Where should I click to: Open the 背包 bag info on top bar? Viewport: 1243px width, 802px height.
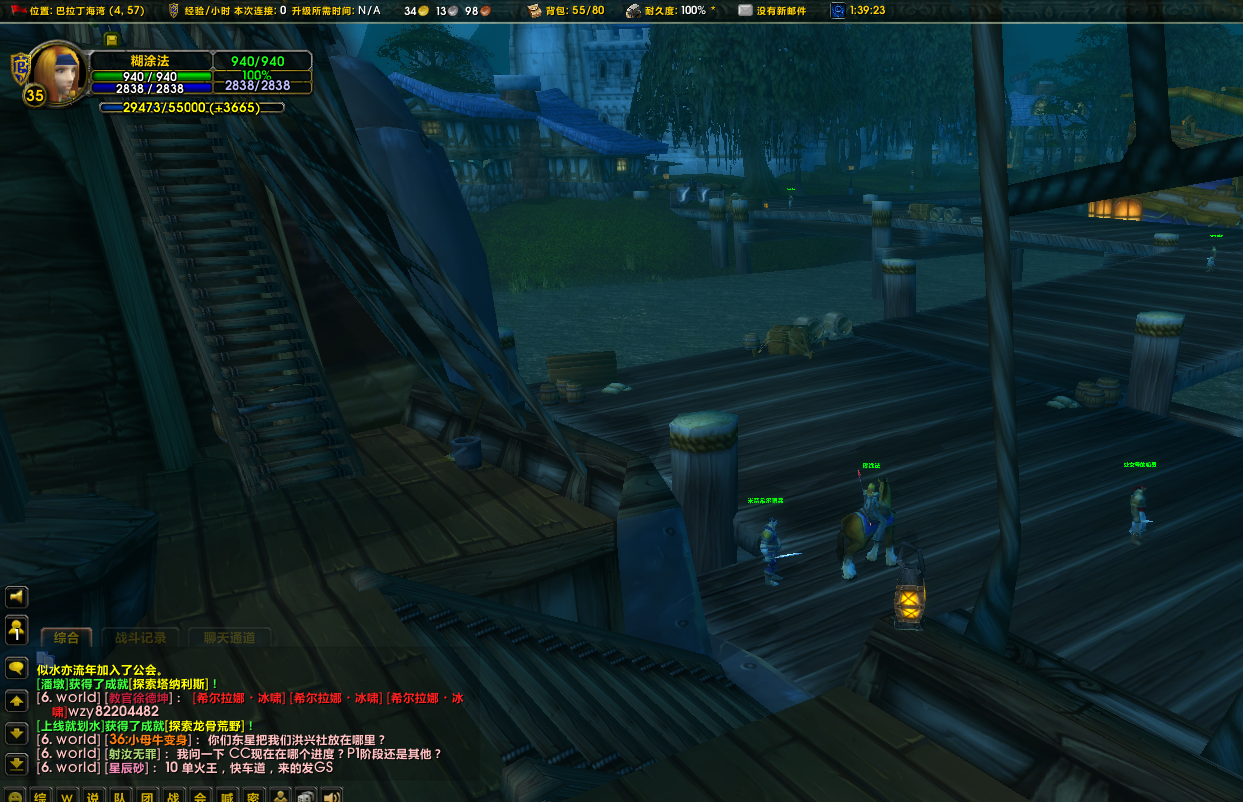[x=566, y=10]
